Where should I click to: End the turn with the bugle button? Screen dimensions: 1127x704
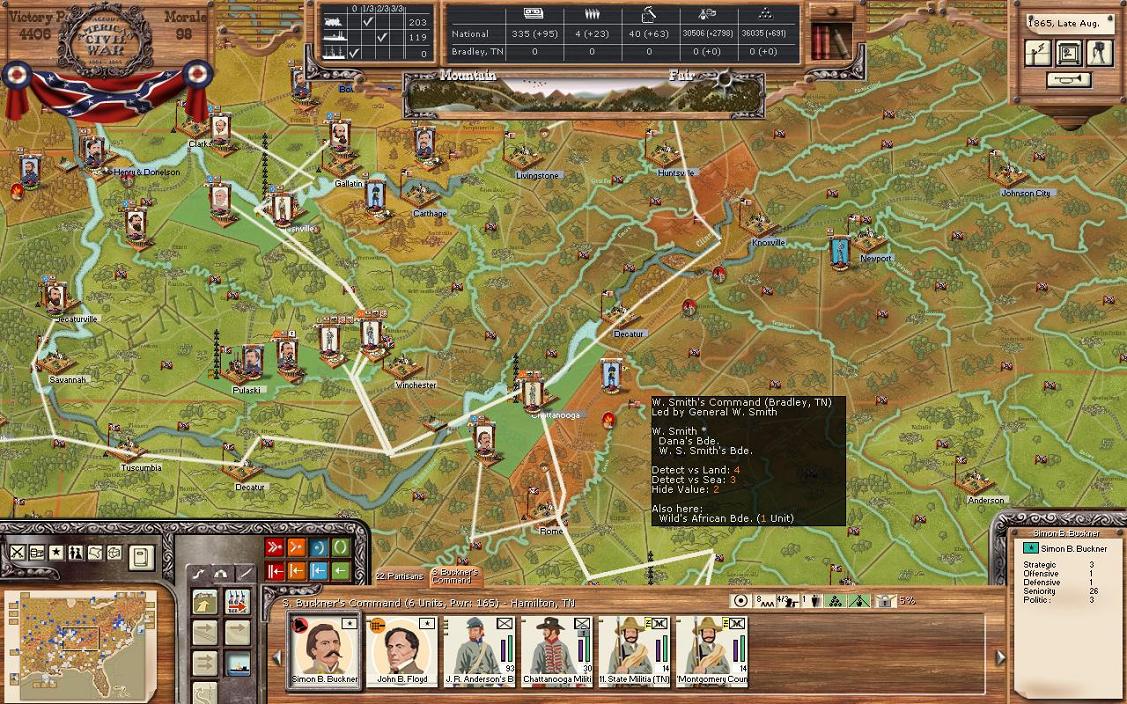click(x=1067, y=80)
